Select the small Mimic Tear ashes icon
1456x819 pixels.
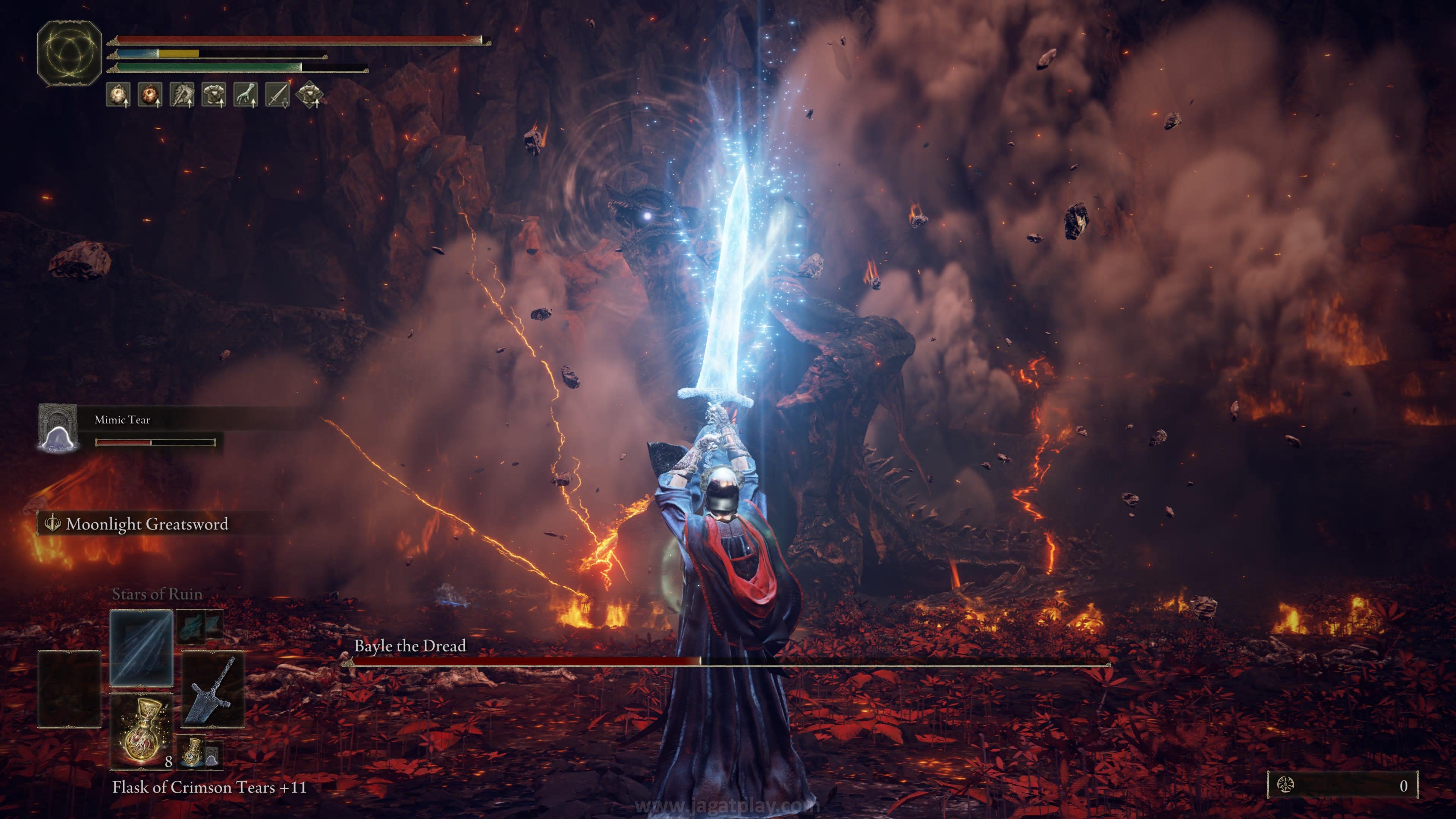[x=212, y=755]
